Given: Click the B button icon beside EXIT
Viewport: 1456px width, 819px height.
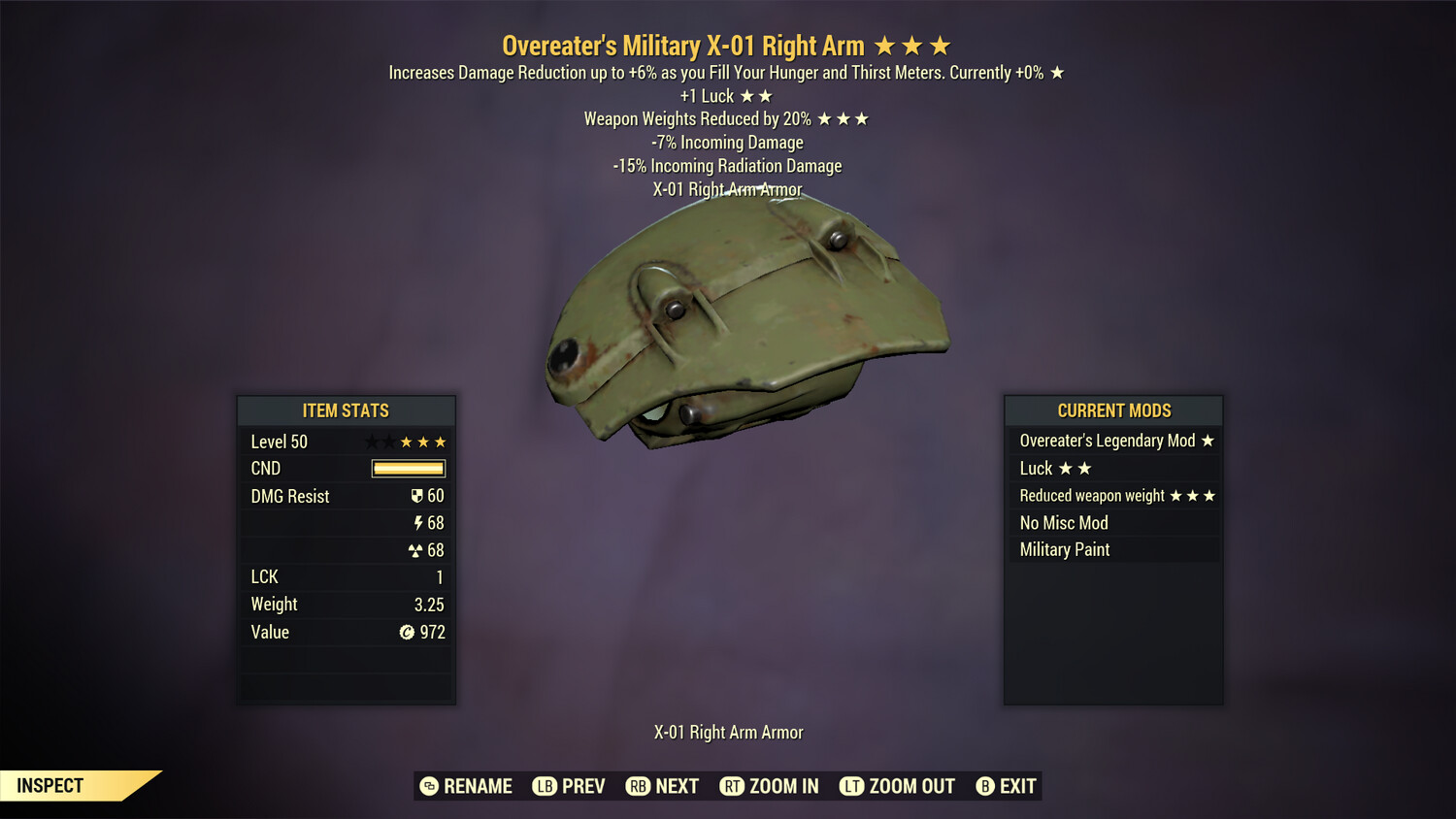Looking at the screenshot, I should point(984,786).
